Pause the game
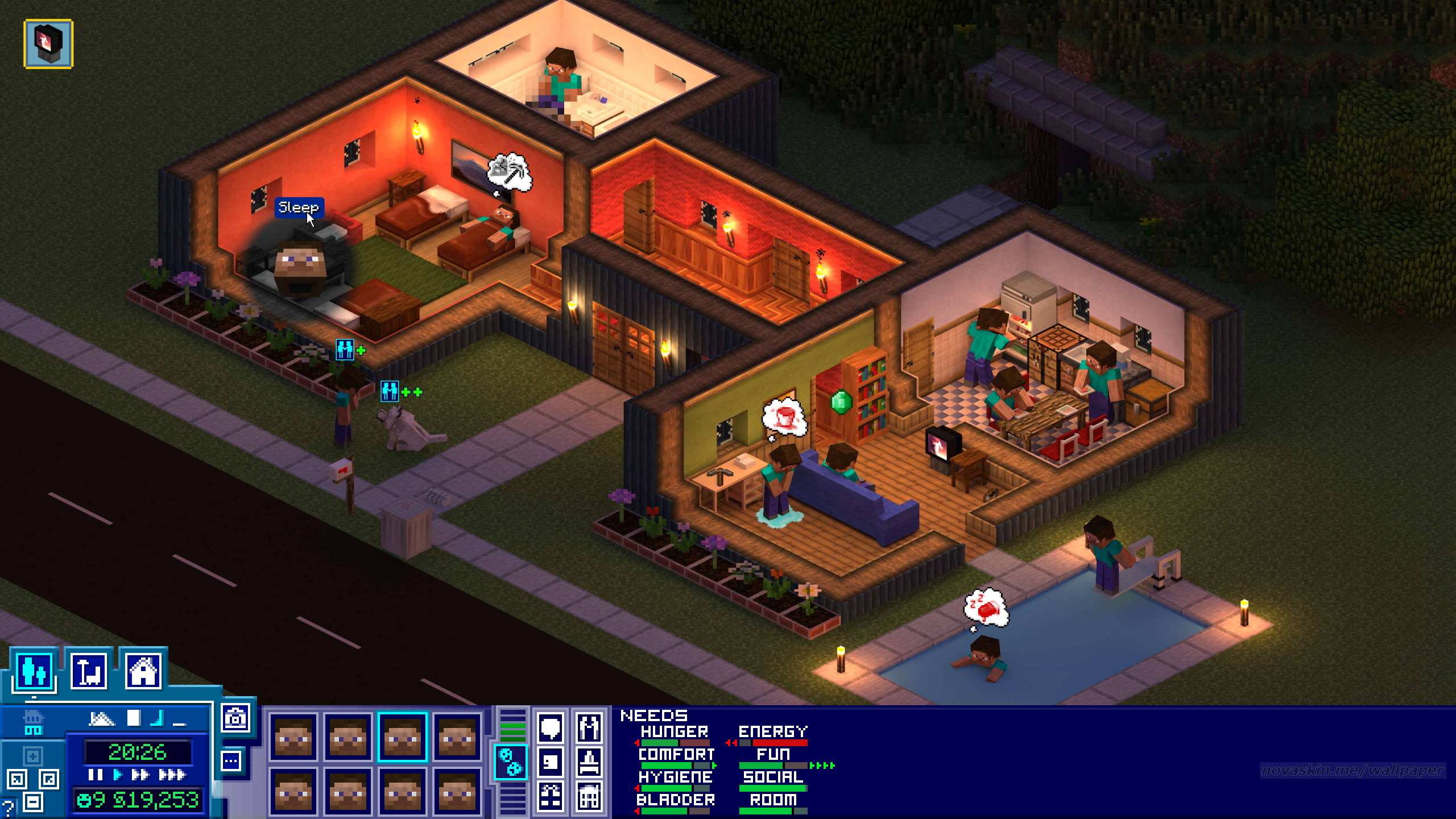 96,775
